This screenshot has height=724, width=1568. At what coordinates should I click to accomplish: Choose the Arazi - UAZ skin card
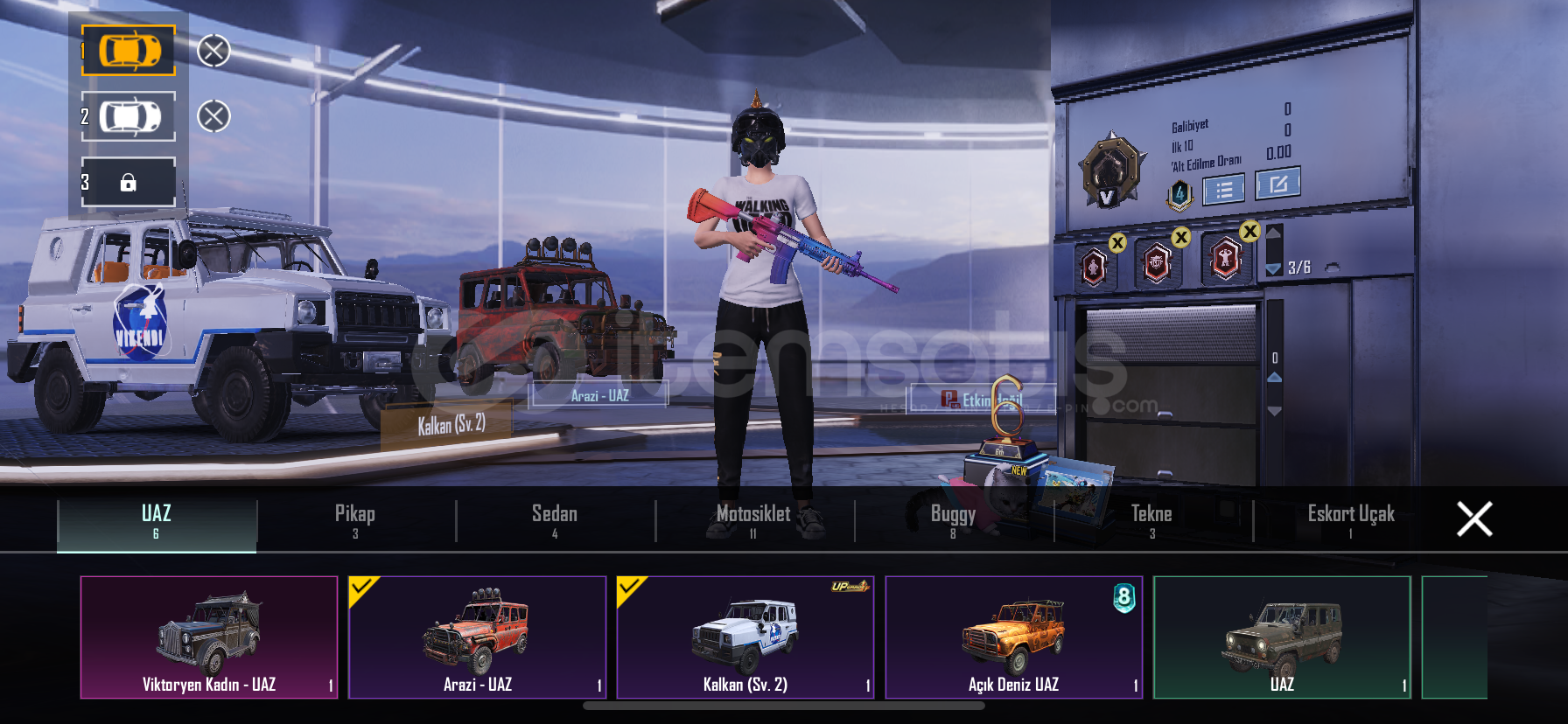[x=477, y=637]
